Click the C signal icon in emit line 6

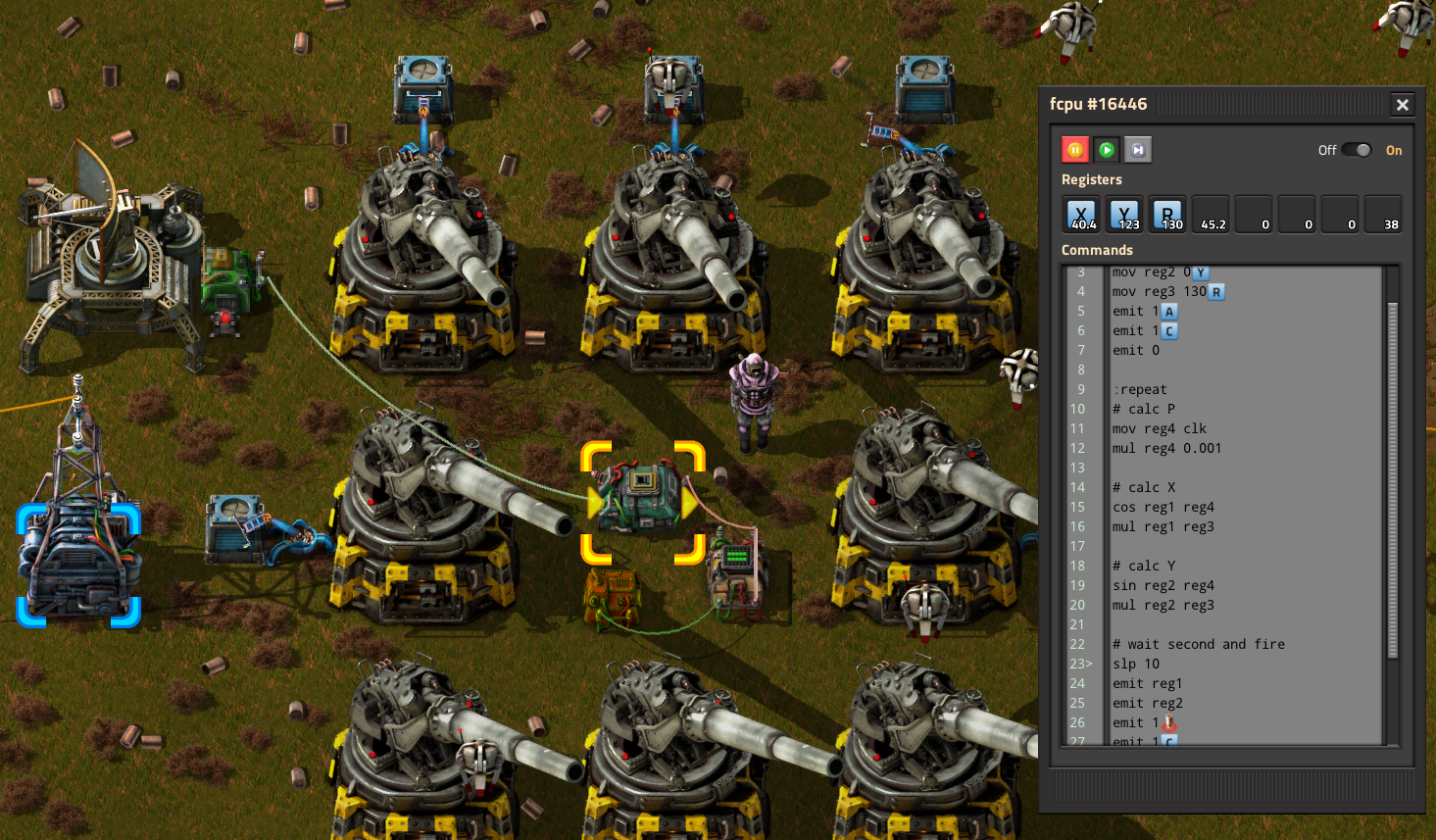tap(1171, 330)
